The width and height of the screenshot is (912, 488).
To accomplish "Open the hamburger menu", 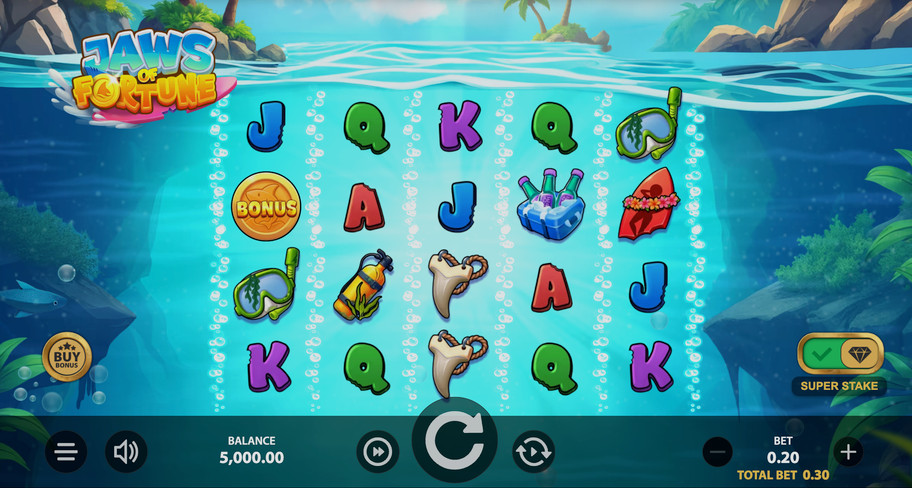I will tap(66, 452).
